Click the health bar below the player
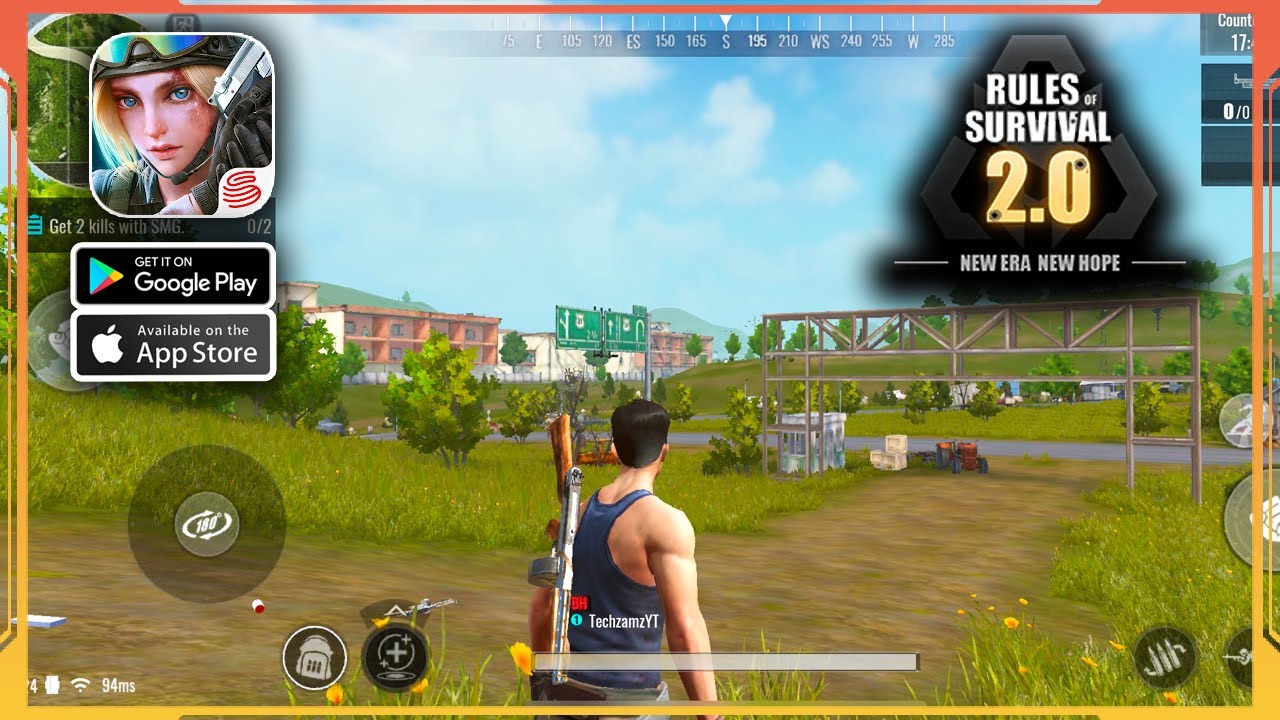This screenshot has height=720, width=1280. [x=724, y=661]
